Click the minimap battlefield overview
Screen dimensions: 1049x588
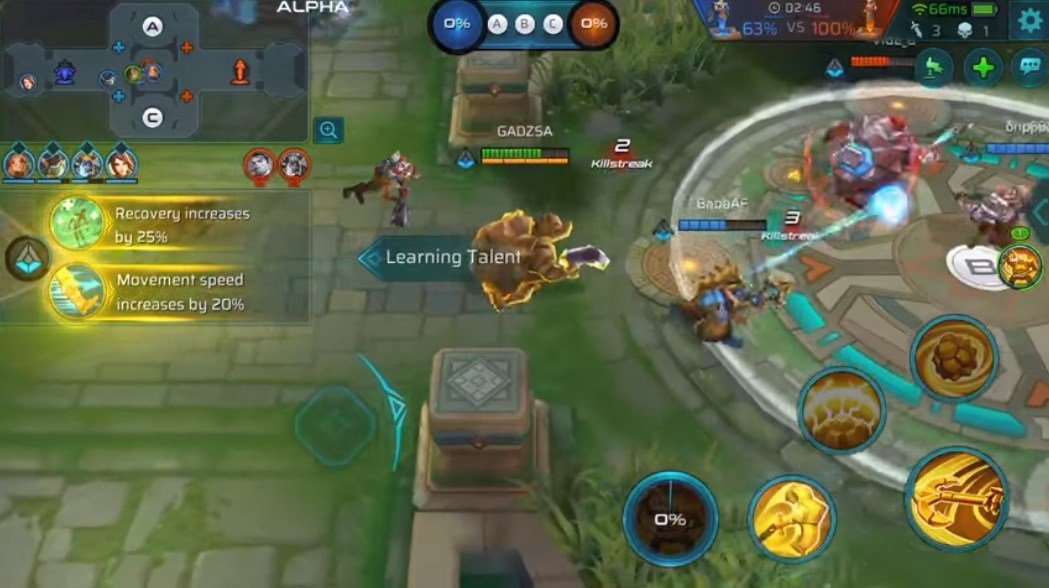(153, 72)
